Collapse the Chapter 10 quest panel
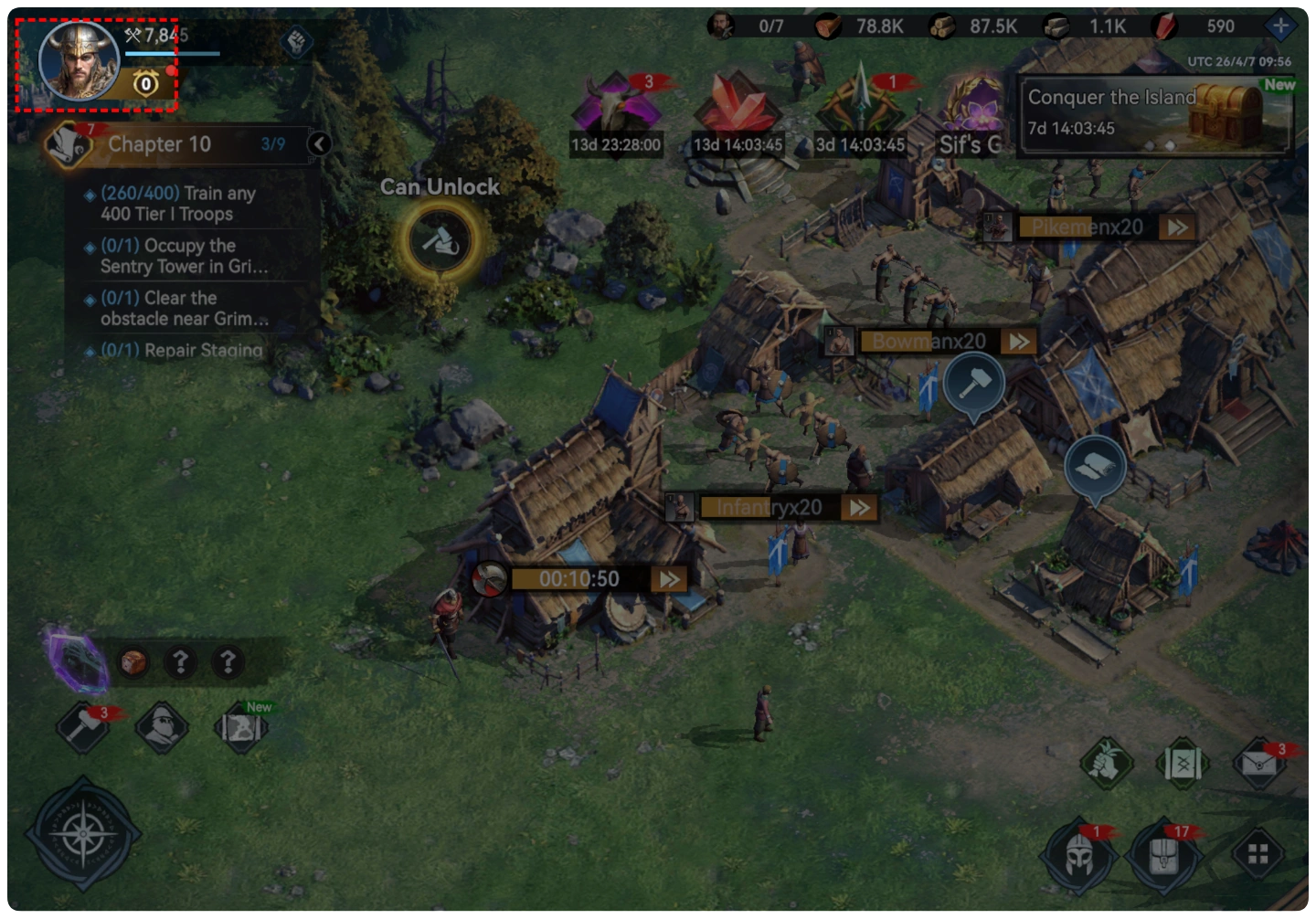Image resolution: width=1316 pixels, height=919 pixels. pos(319,143)
